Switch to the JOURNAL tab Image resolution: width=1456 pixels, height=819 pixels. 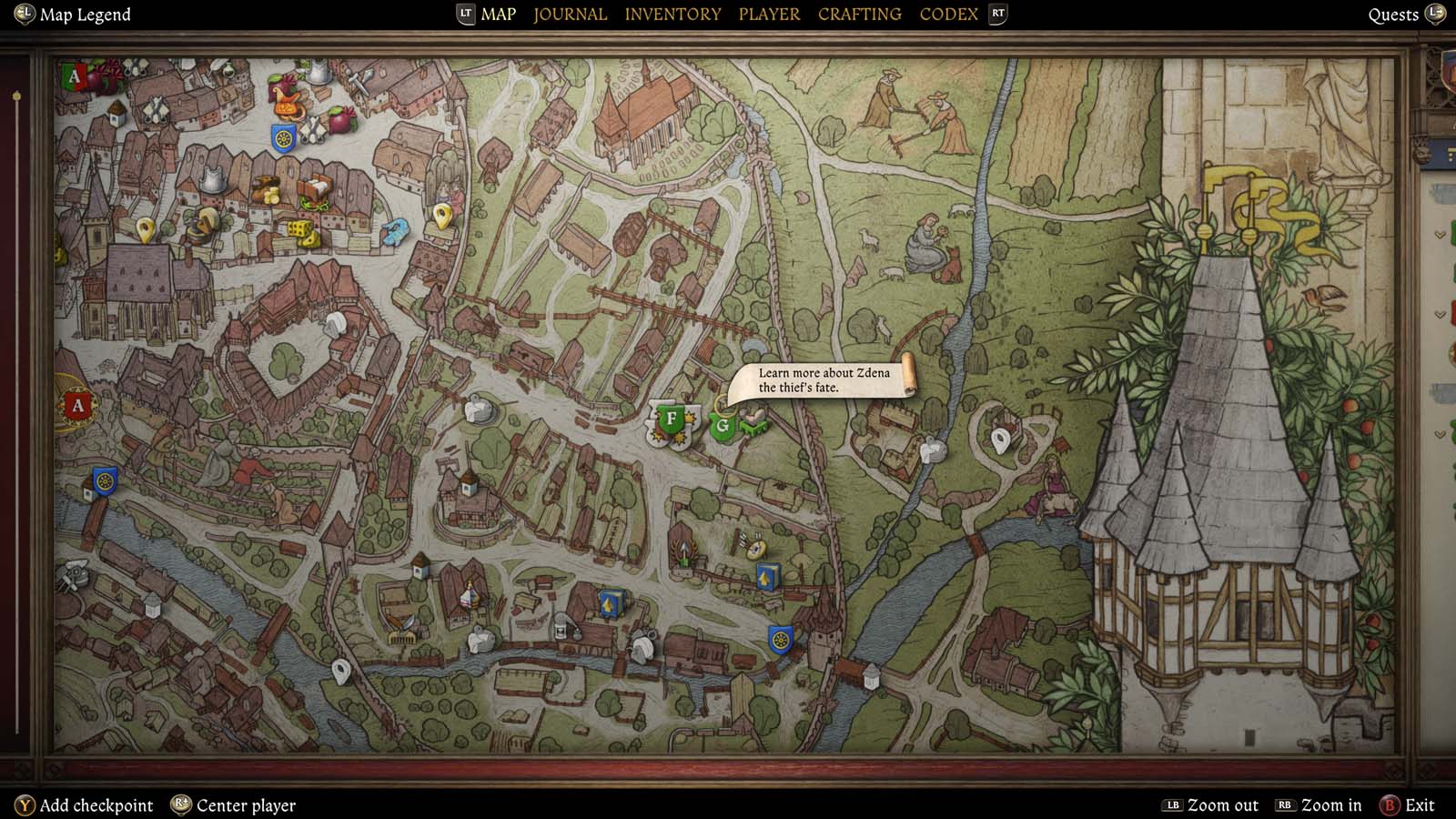click(570, 14)
